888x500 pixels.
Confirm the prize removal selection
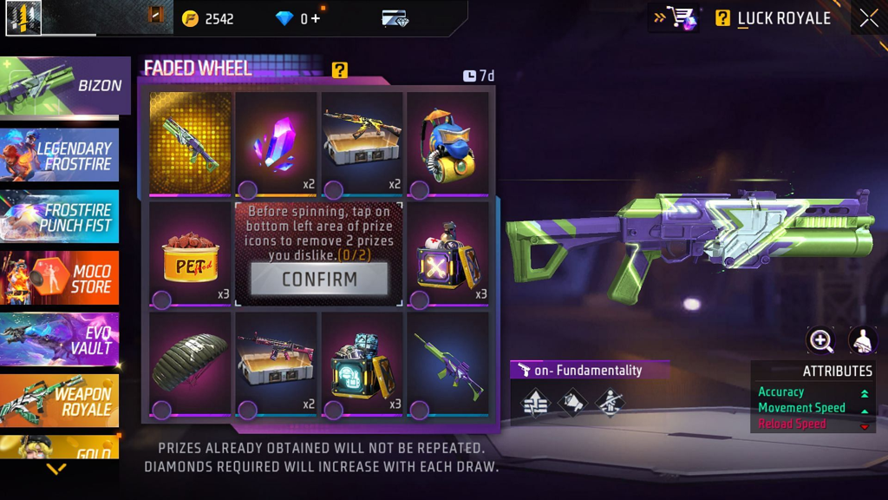(x=319, y=279)
